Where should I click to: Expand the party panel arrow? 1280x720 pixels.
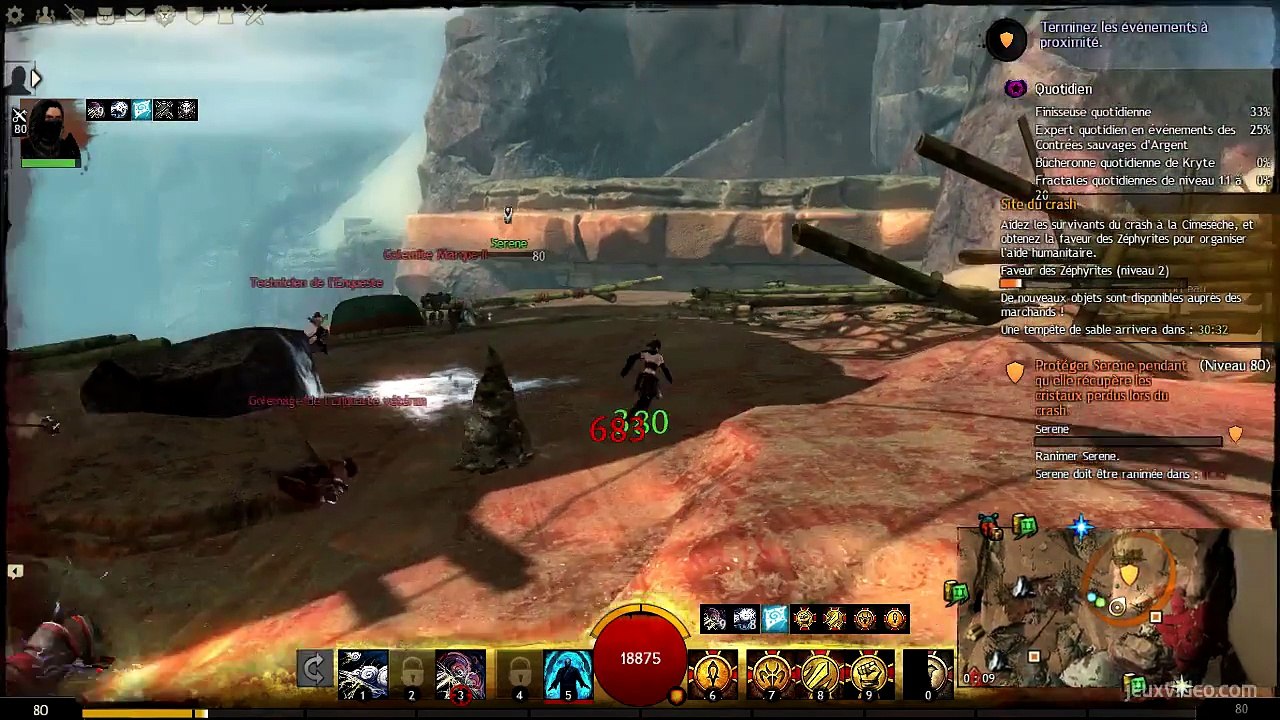[36, 78]
